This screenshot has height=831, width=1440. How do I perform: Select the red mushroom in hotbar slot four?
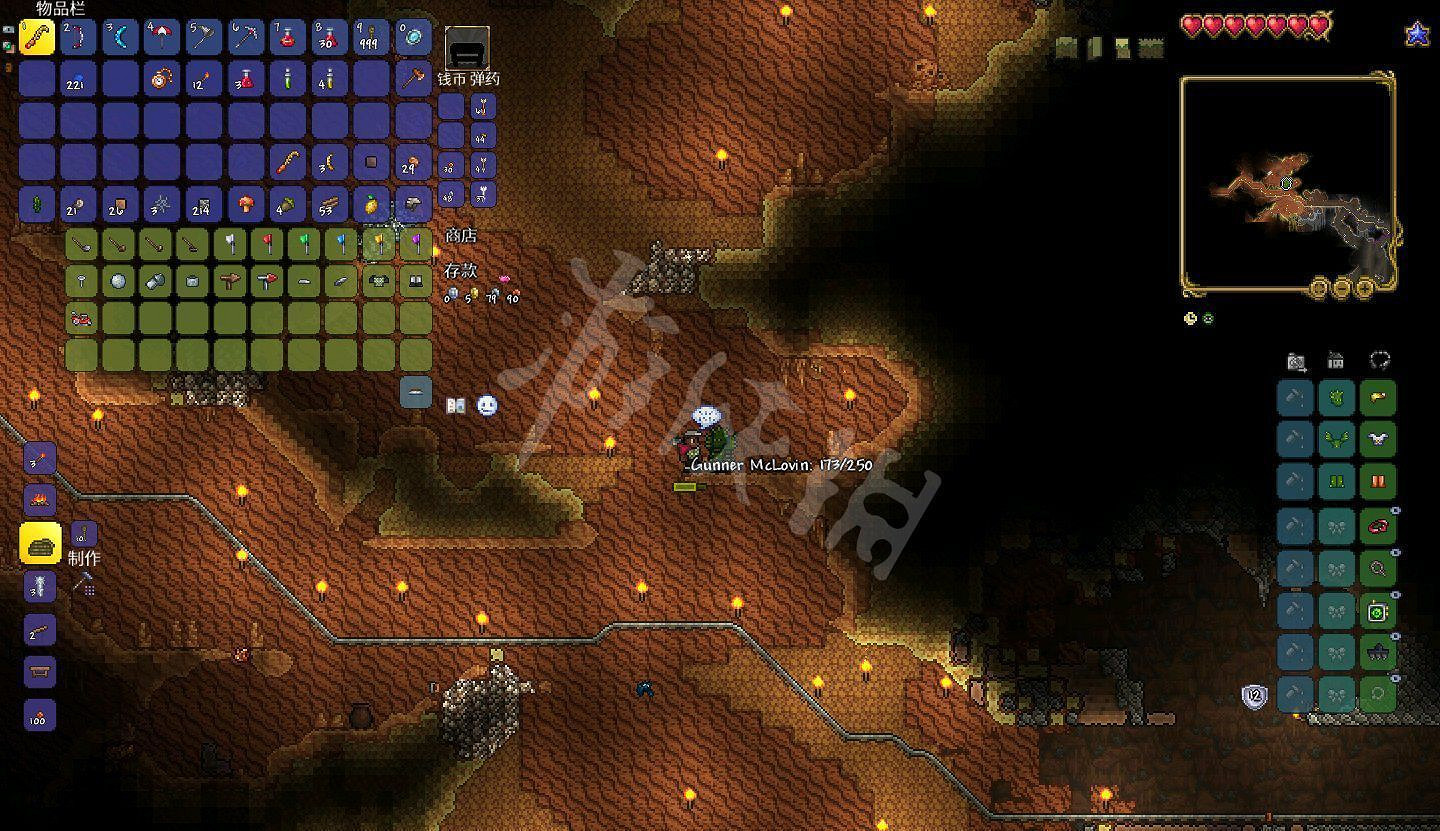point(161,38)
